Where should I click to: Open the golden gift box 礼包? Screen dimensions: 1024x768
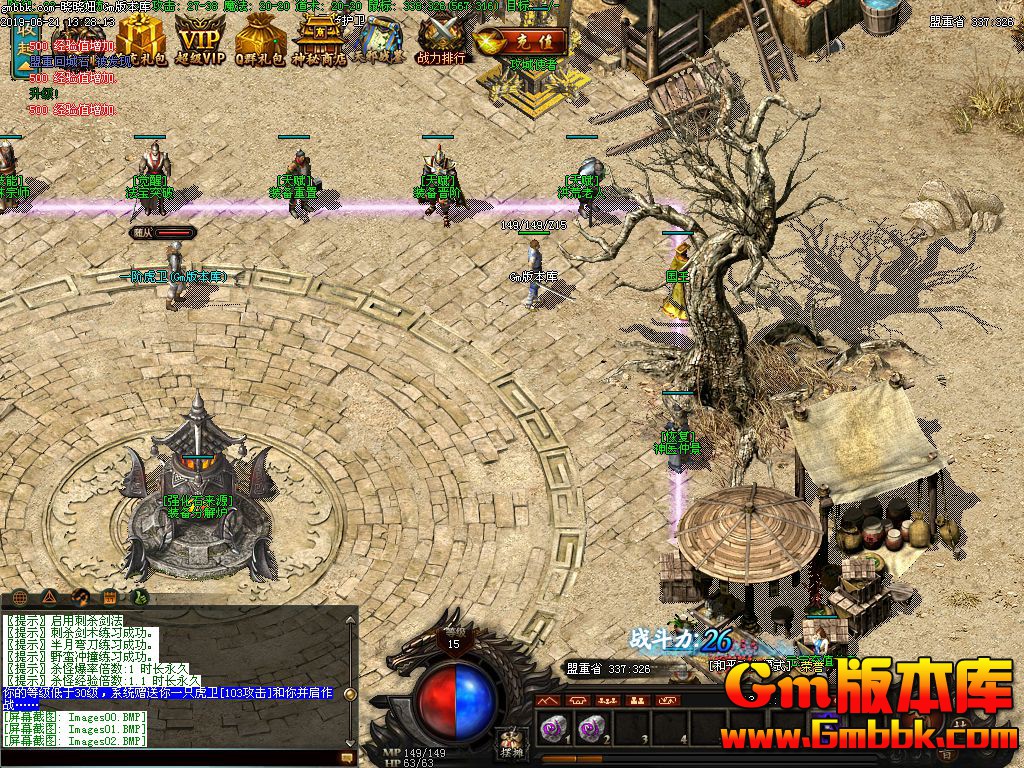coord(140,39)
